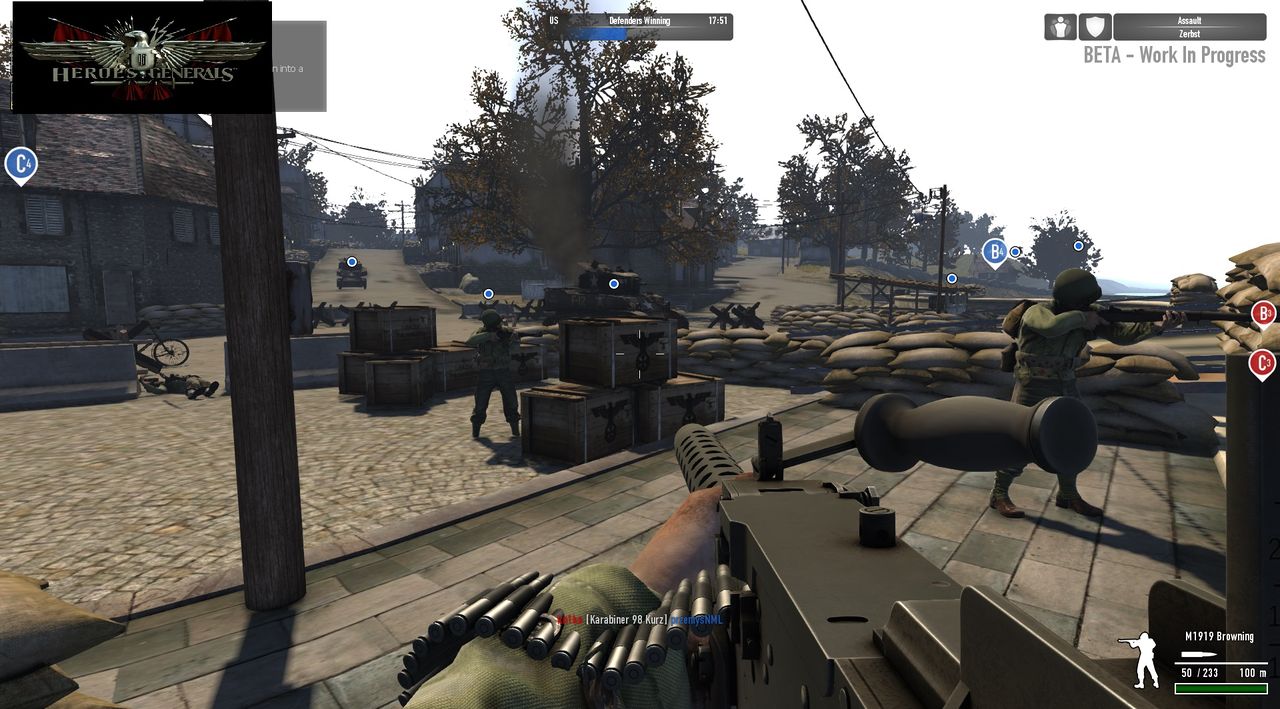Click the blue B4 objective marker
The width and height of the screenshot is (1280, 709).
pos(994,252)
